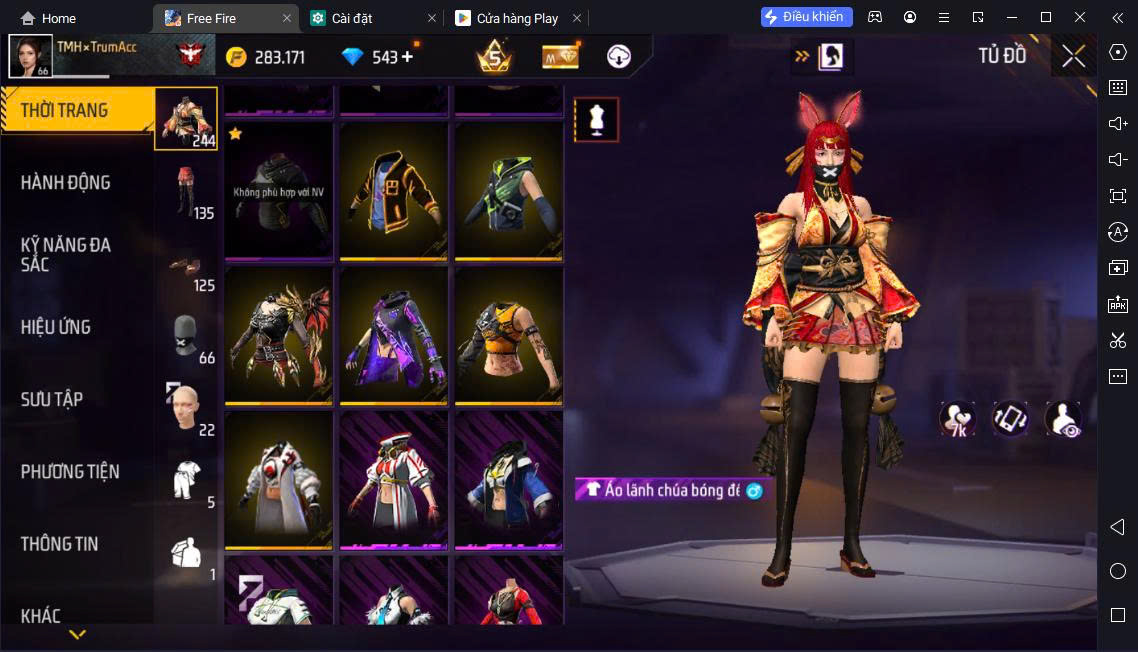Show the Sưu Tập category
The image size is (1138, 652).
[52, 399]
